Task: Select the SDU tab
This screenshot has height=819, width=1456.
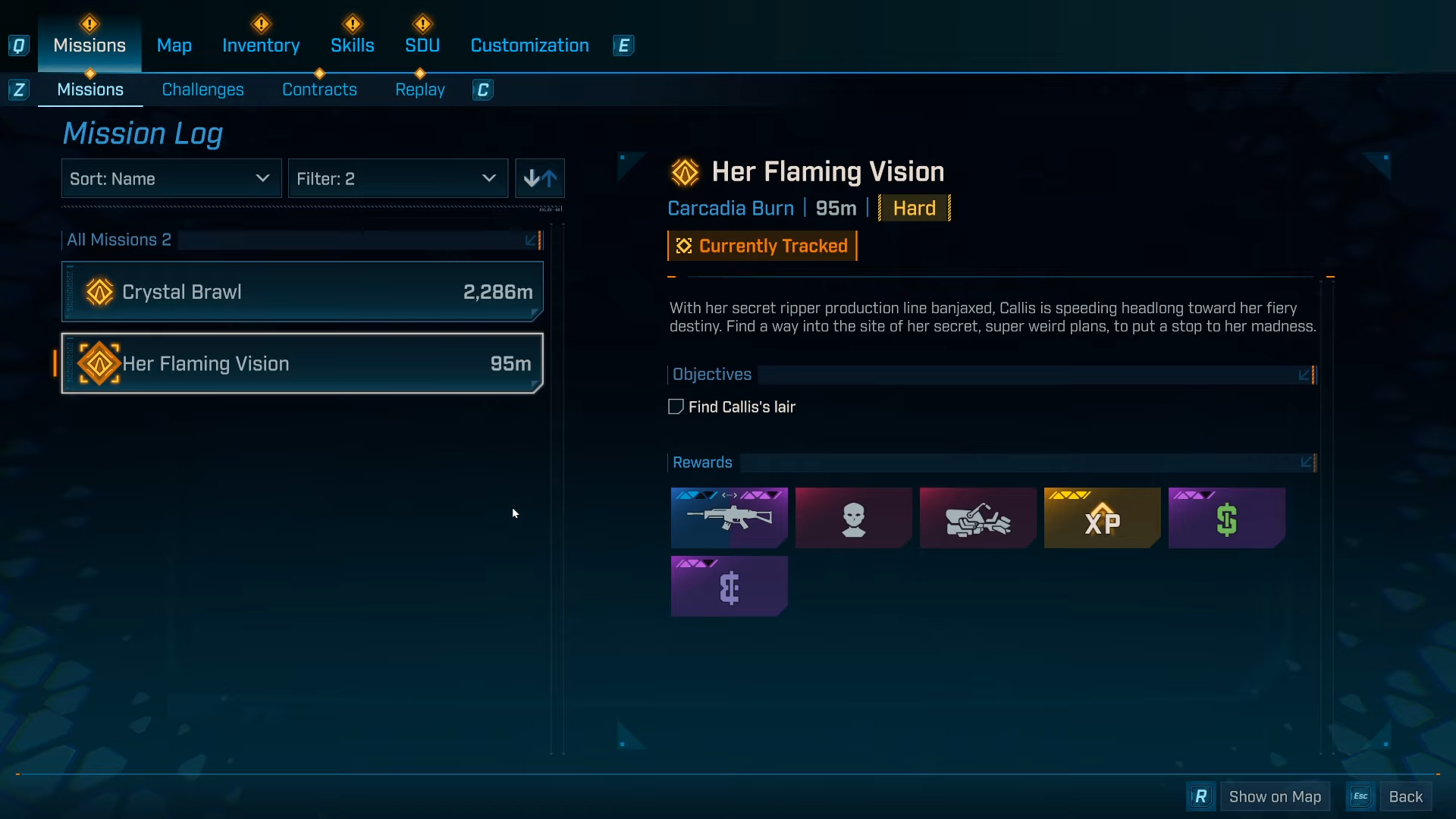Action: pyautogui.click(x=422, y=45)
